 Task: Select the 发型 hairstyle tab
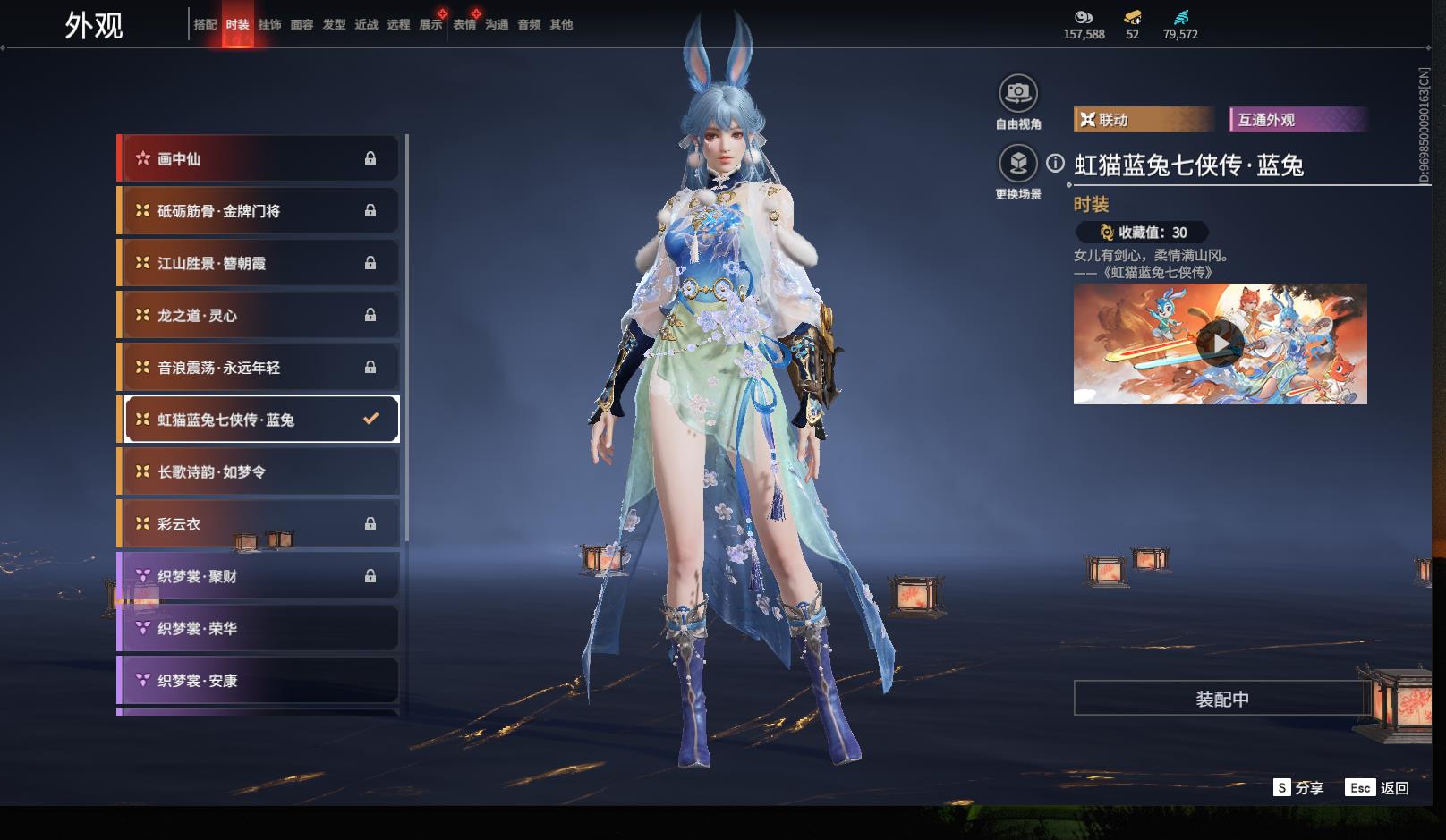coord(334,25)
